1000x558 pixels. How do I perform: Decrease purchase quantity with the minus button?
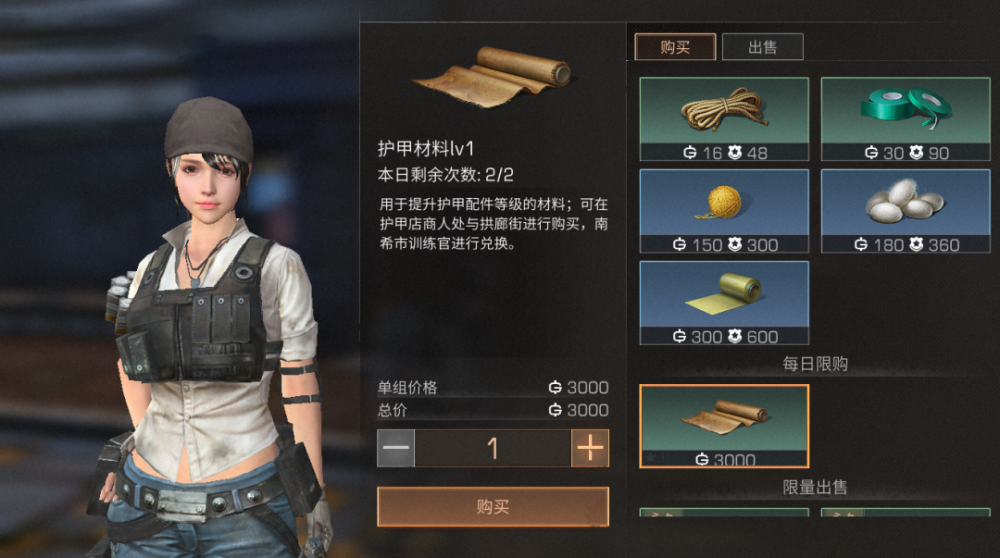pos(396,448)
